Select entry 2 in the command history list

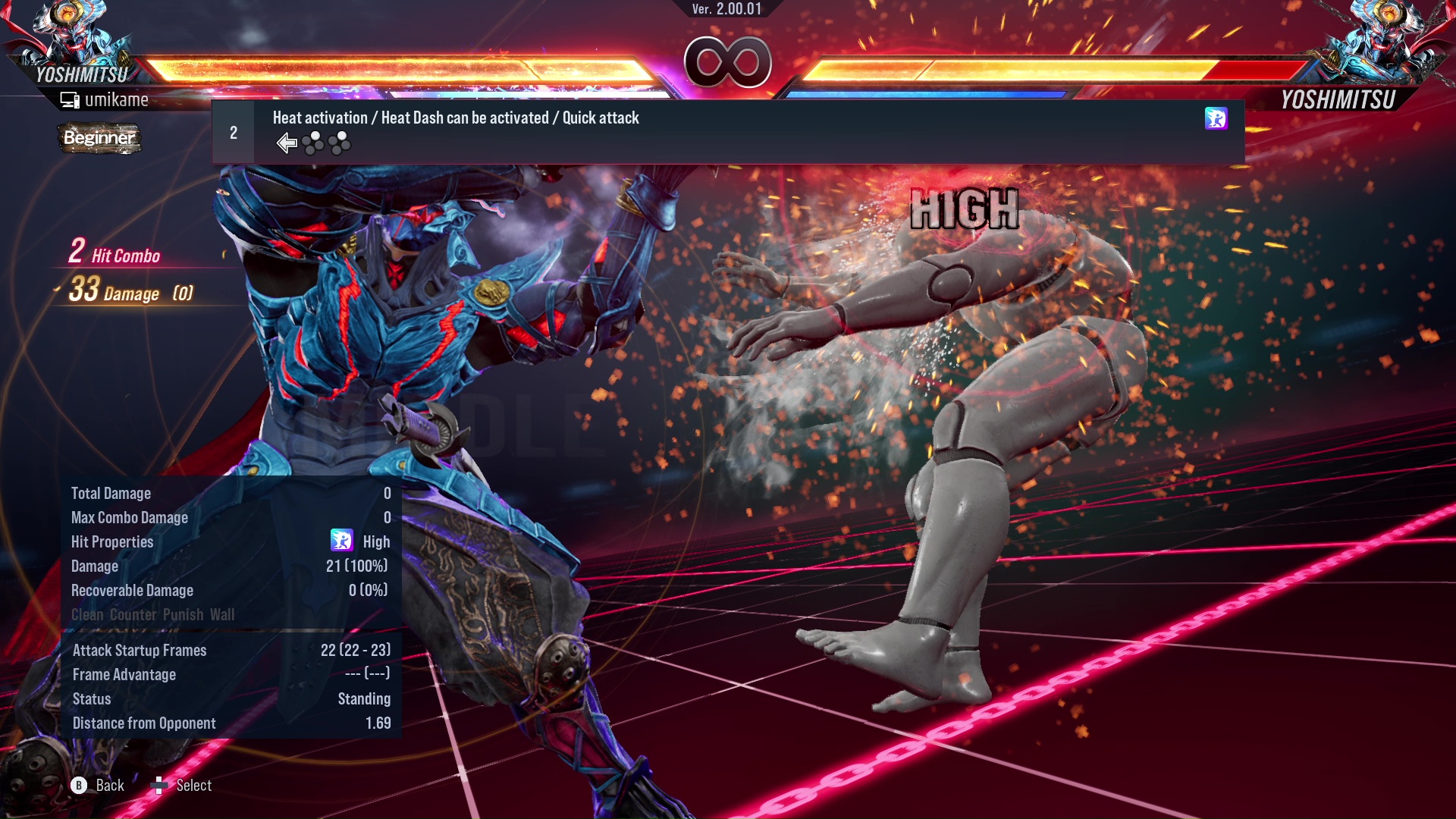(234, 131)
